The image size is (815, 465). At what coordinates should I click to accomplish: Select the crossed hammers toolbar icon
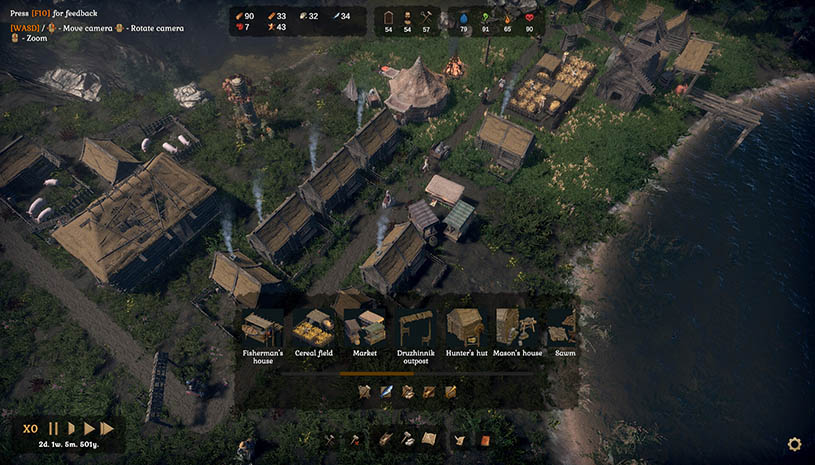[331, 439]
